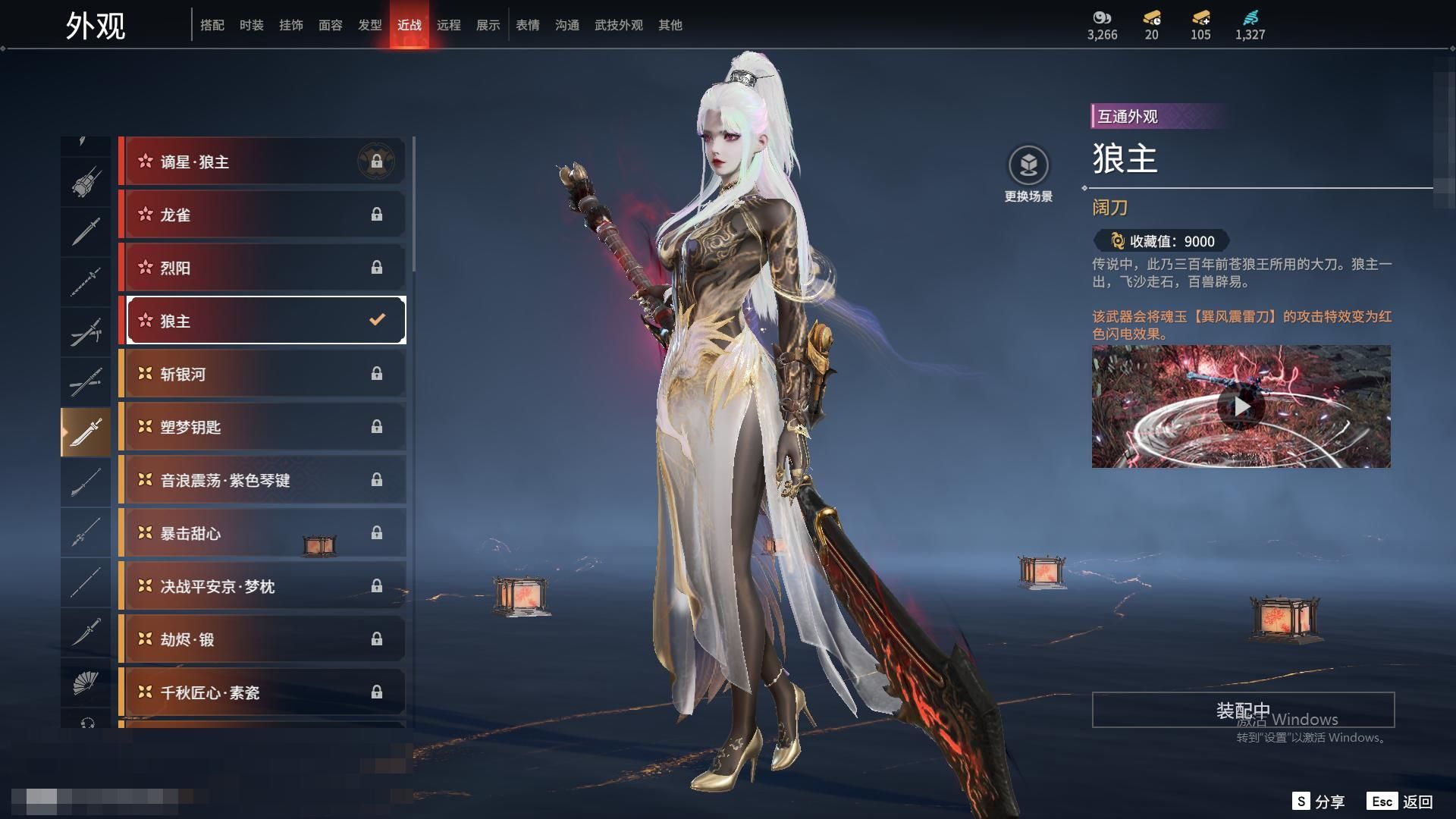Choose the 谪星·狼主 skin entry
Screen dimensions: 1456x819
pyautogui.click(x=262, y=162)
